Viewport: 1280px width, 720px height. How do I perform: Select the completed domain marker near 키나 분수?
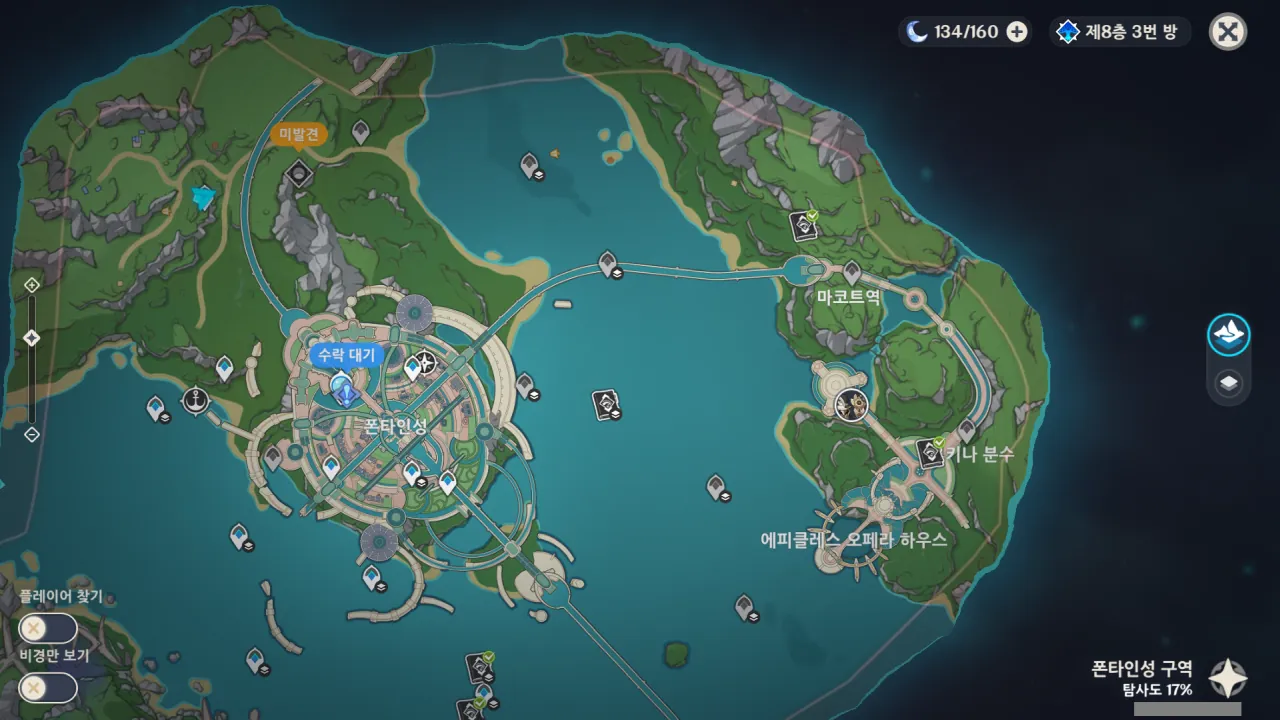click(x=930, y=453)
